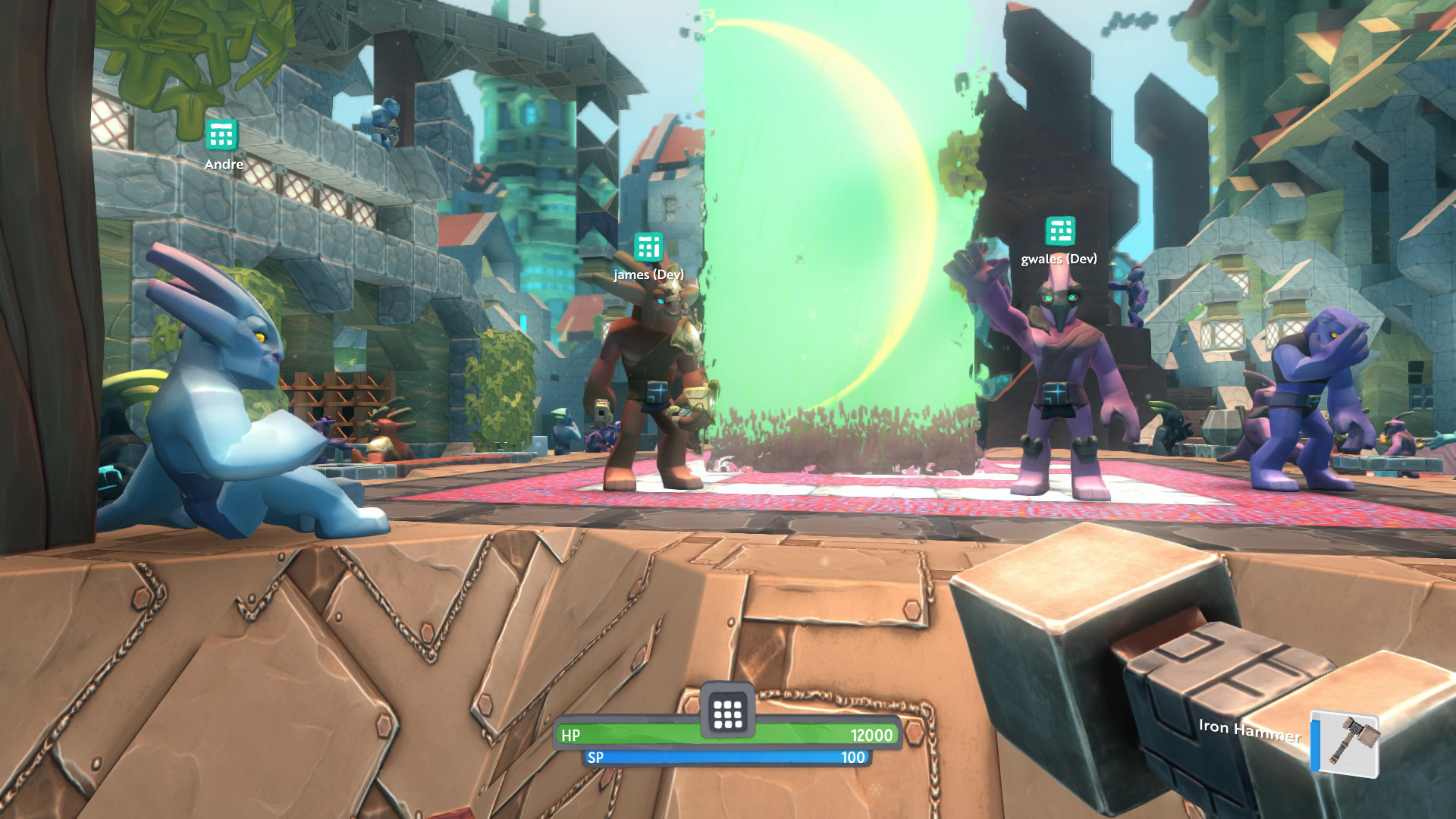The image size is (1456, 819).
Task: Click the nameplate badge near the background sentry on the wall
Action: pos(221,136)
